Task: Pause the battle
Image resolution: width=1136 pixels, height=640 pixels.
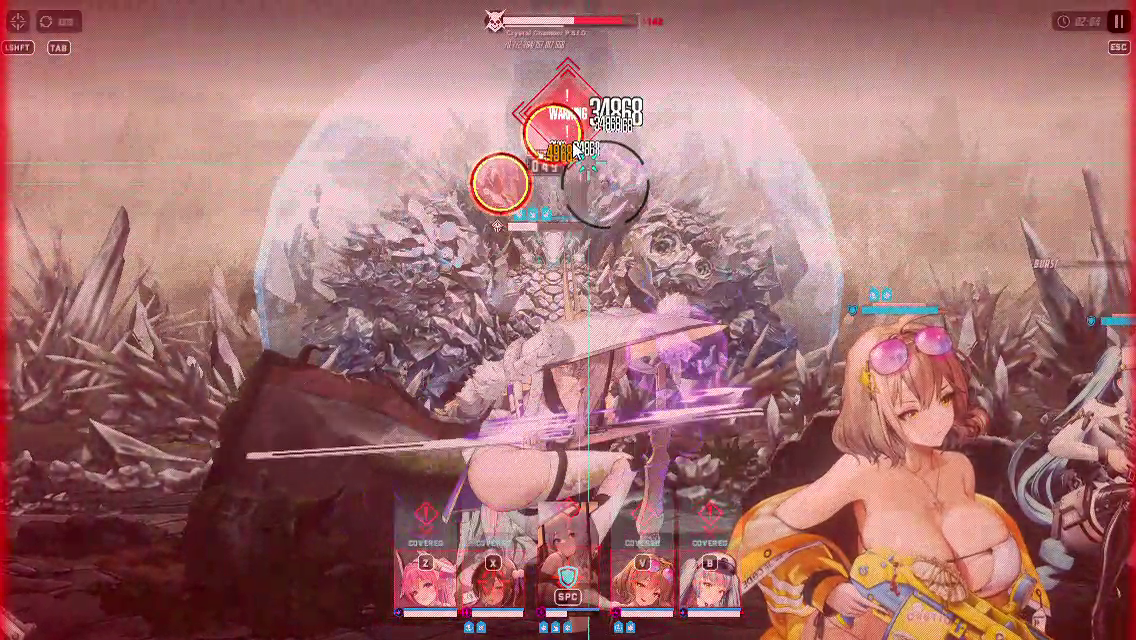Action: (1117, 21)
